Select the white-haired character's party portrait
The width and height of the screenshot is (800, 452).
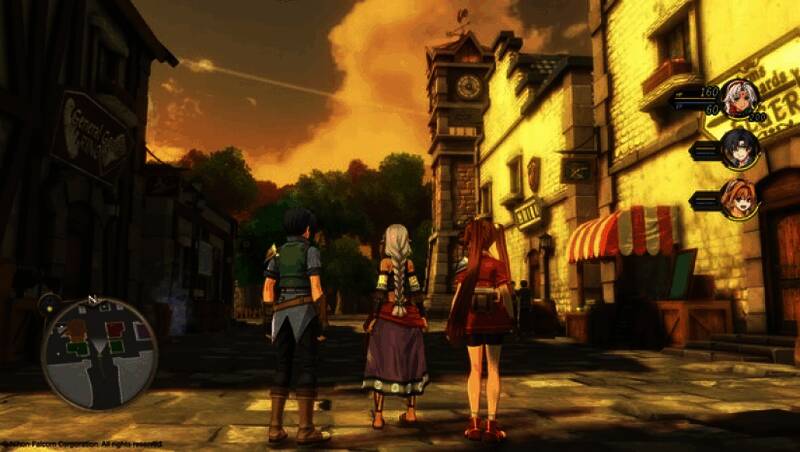pos(740,98)
